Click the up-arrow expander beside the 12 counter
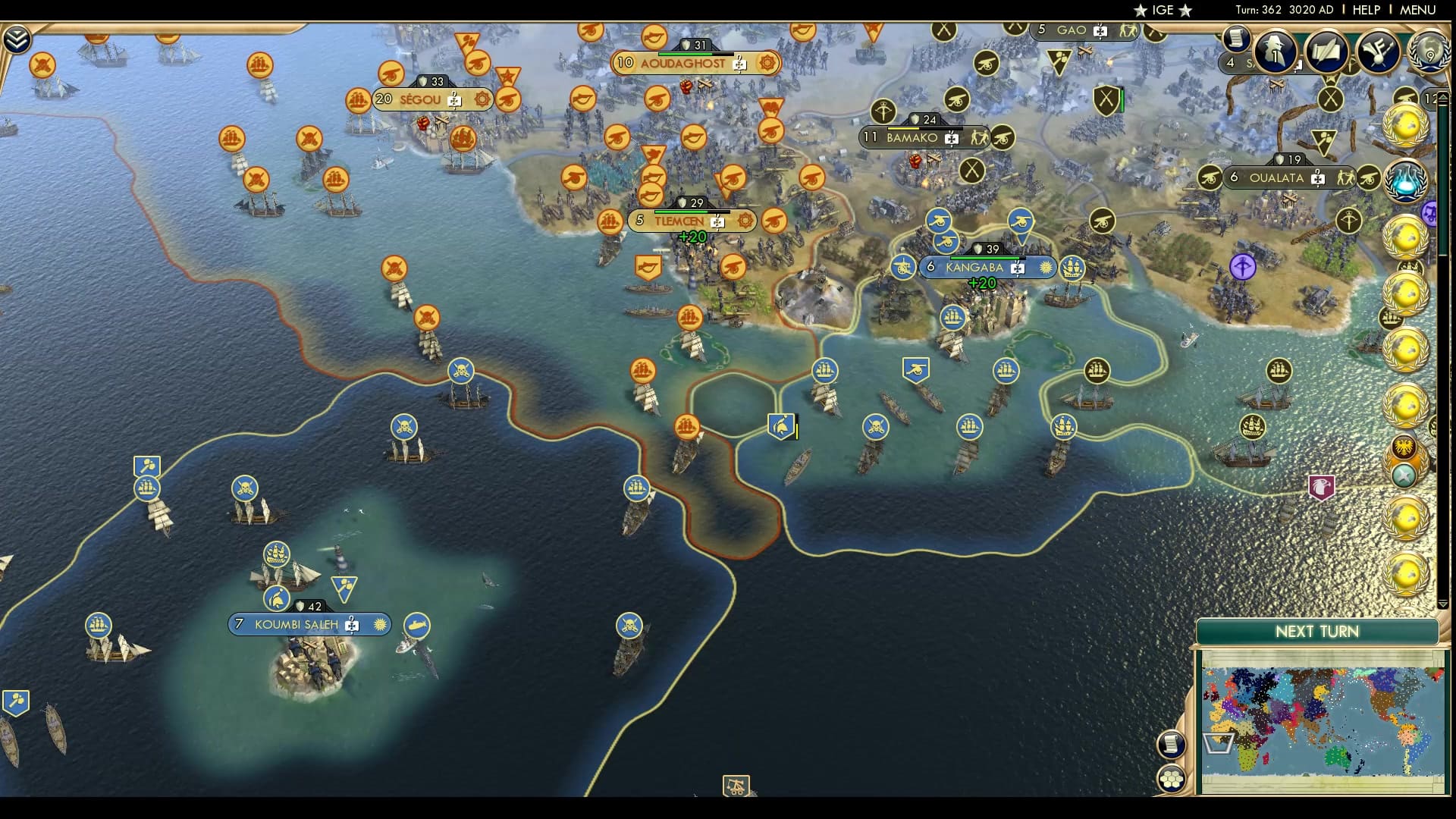 [1442, 97]
